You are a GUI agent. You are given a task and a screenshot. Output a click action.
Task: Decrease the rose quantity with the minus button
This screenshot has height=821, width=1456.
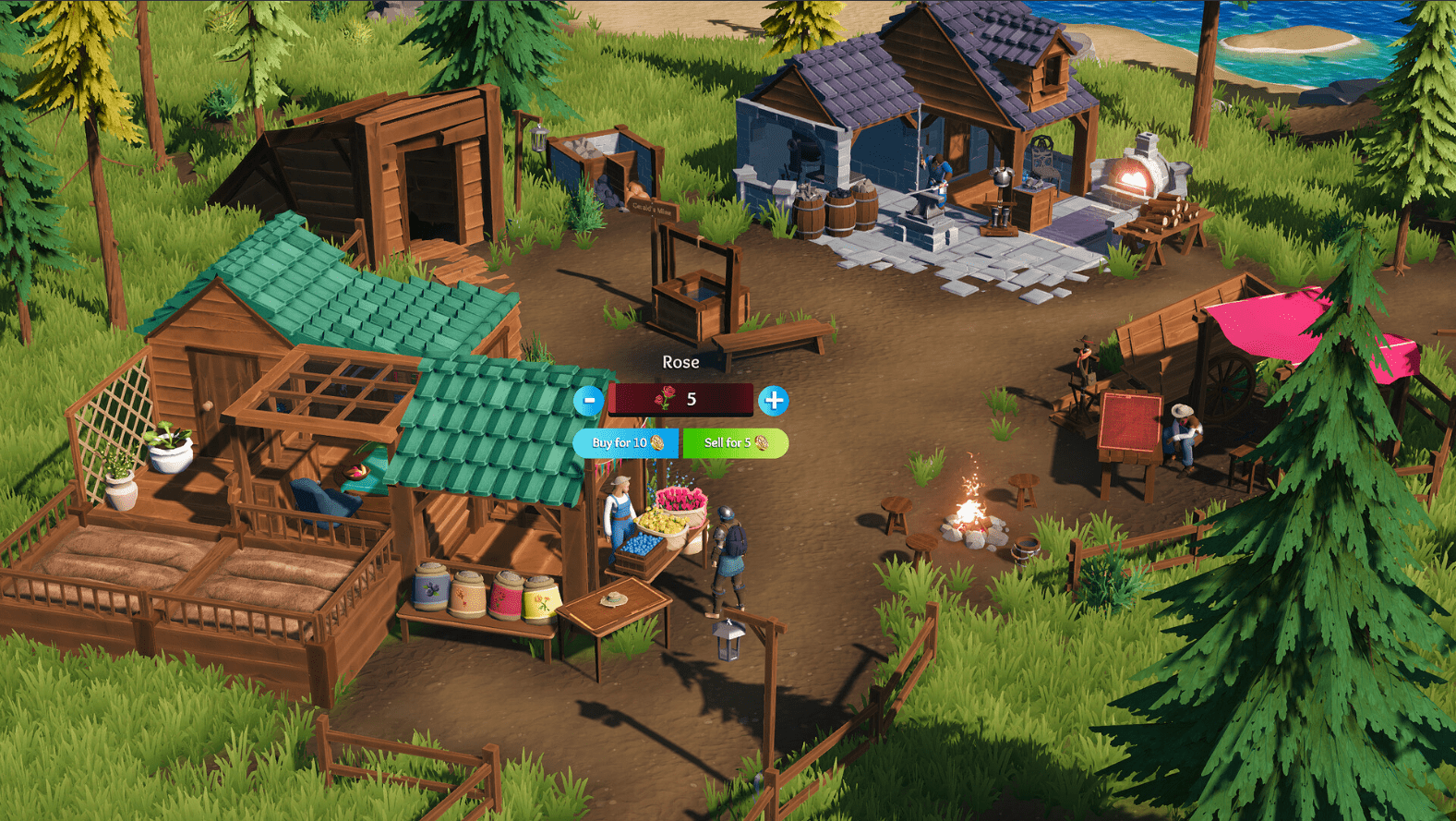click(588, 401)
